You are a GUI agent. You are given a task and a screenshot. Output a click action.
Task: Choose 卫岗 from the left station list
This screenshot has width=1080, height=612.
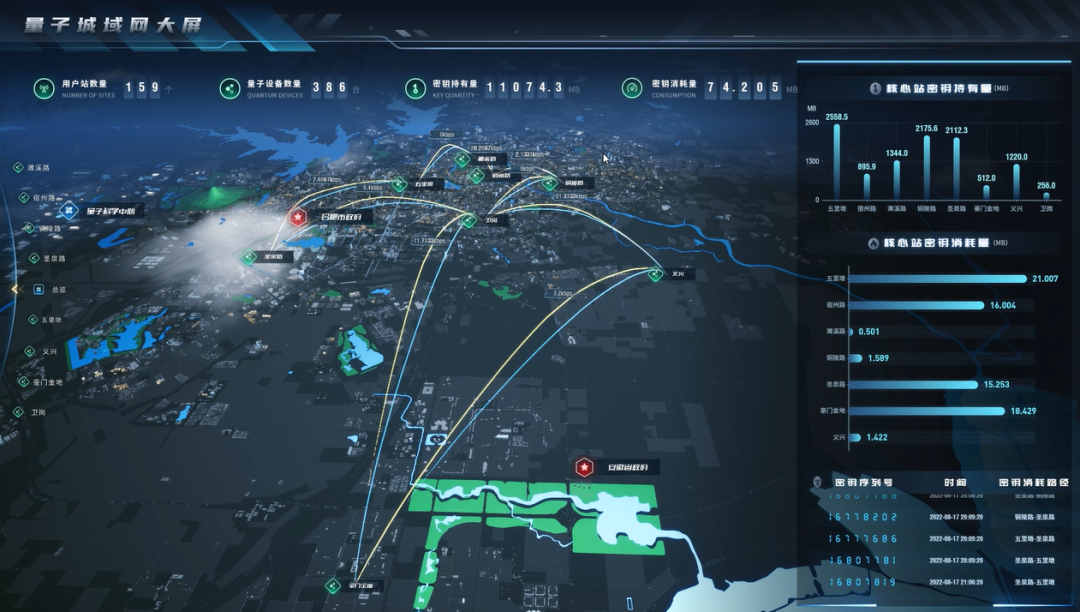coord(37,411)
